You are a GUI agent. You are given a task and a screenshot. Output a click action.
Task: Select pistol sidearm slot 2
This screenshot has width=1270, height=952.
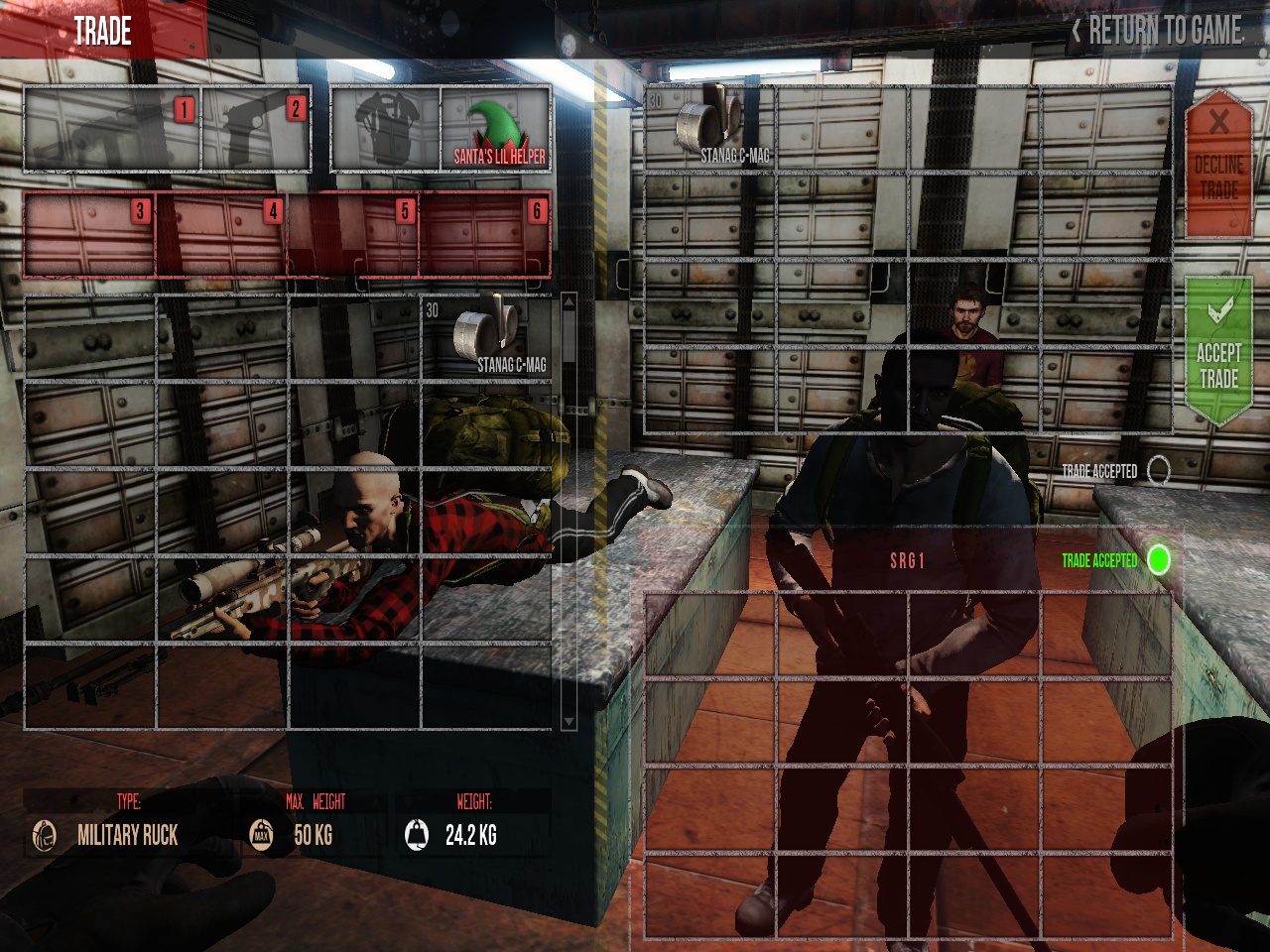point(256,130)
